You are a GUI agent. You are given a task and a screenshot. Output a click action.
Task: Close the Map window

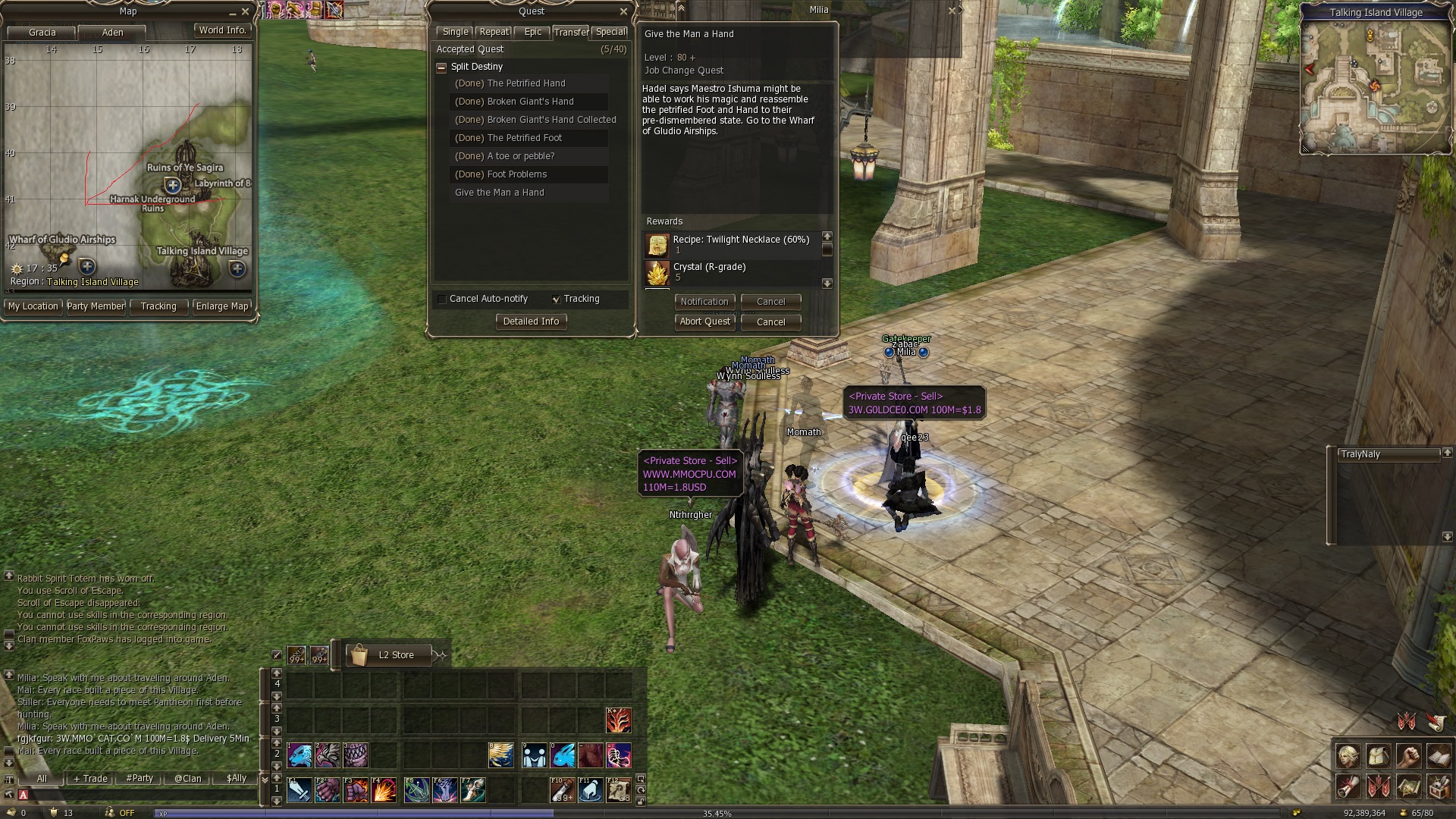245,12
